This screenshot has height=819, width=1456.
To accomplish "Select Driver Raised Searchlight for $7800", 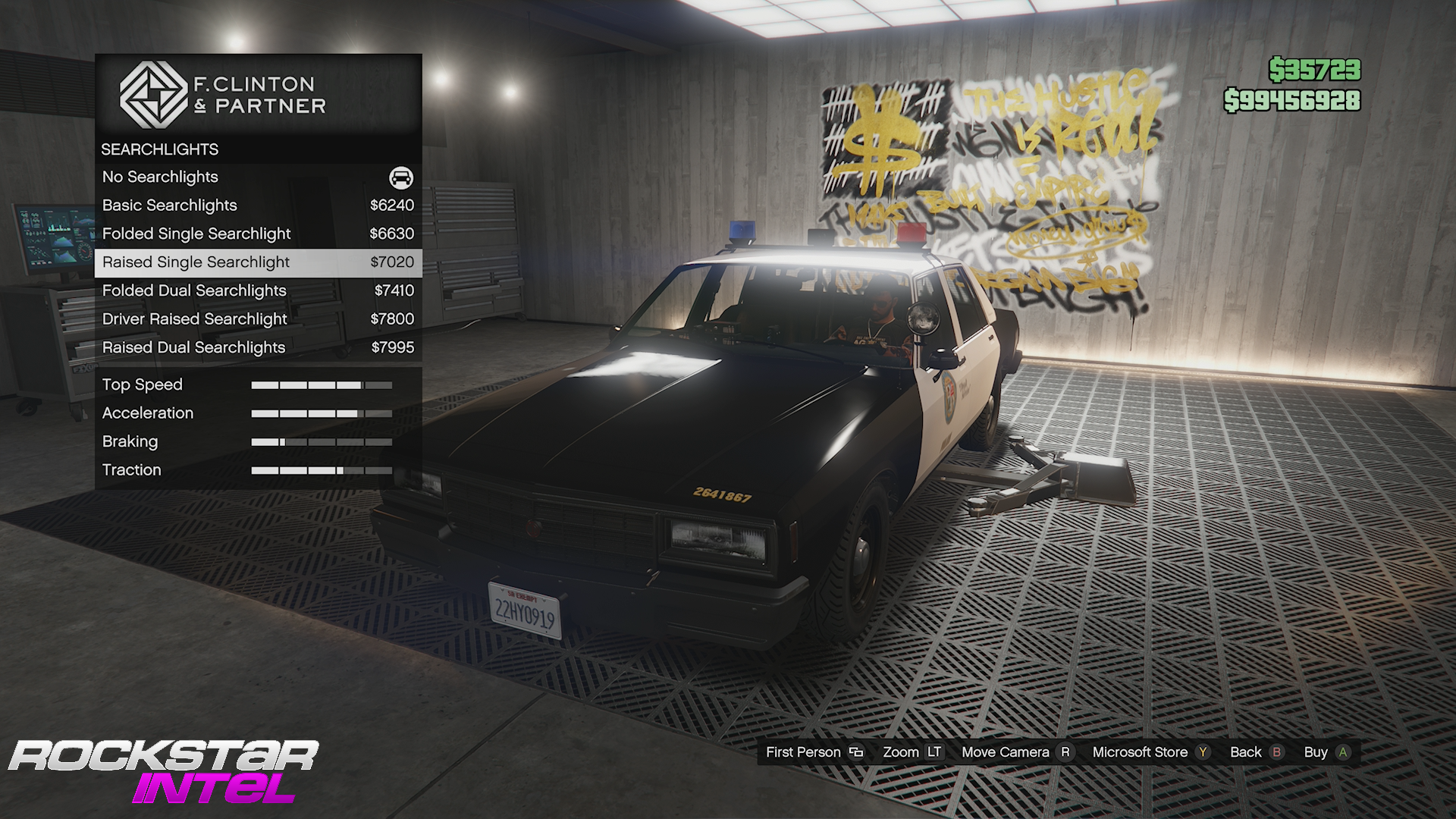I will [x=258, y=319].
